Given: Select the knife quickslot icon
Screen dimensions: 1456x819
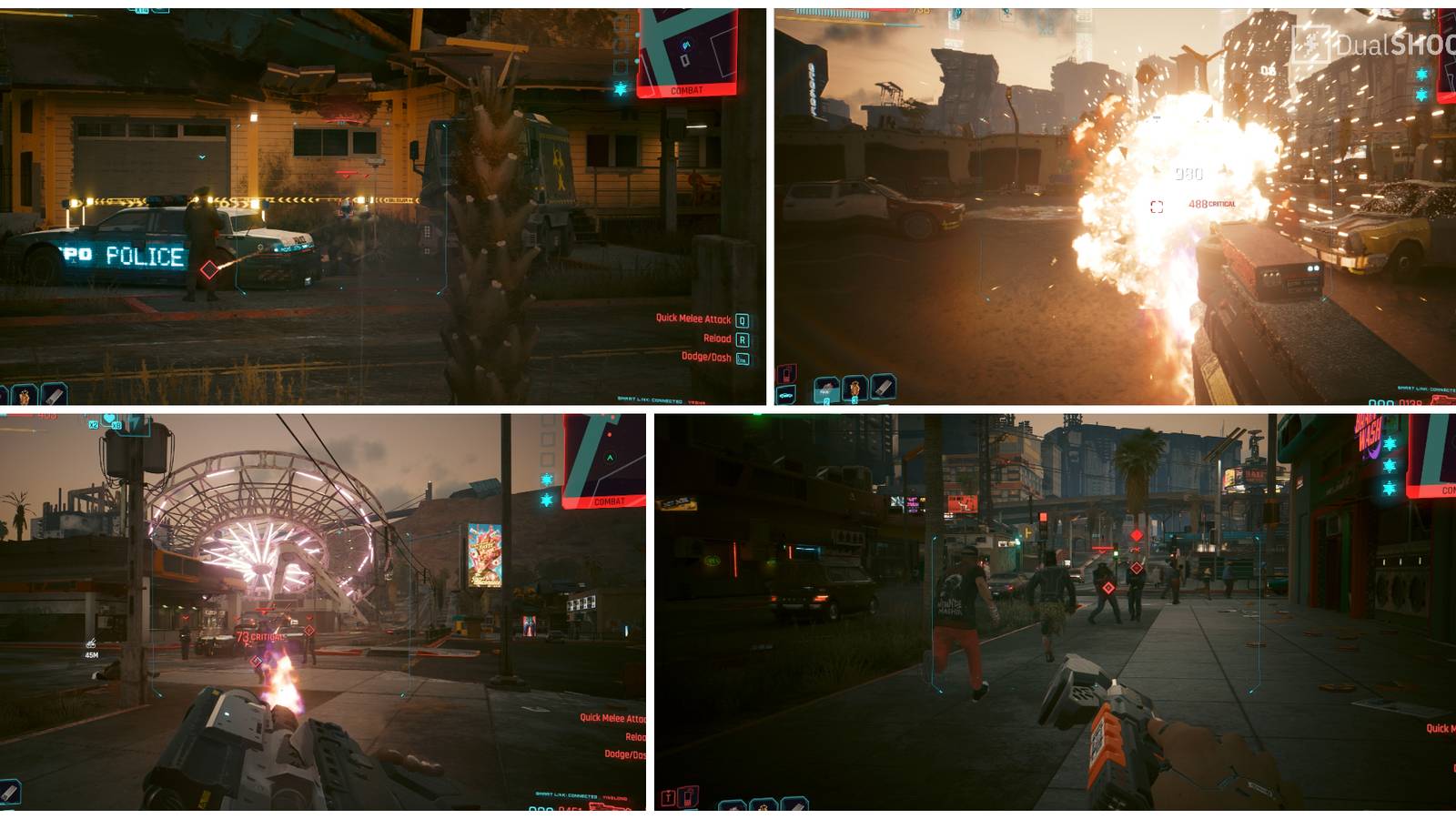Looking at the screenshot, I should [x=883, y=388].
